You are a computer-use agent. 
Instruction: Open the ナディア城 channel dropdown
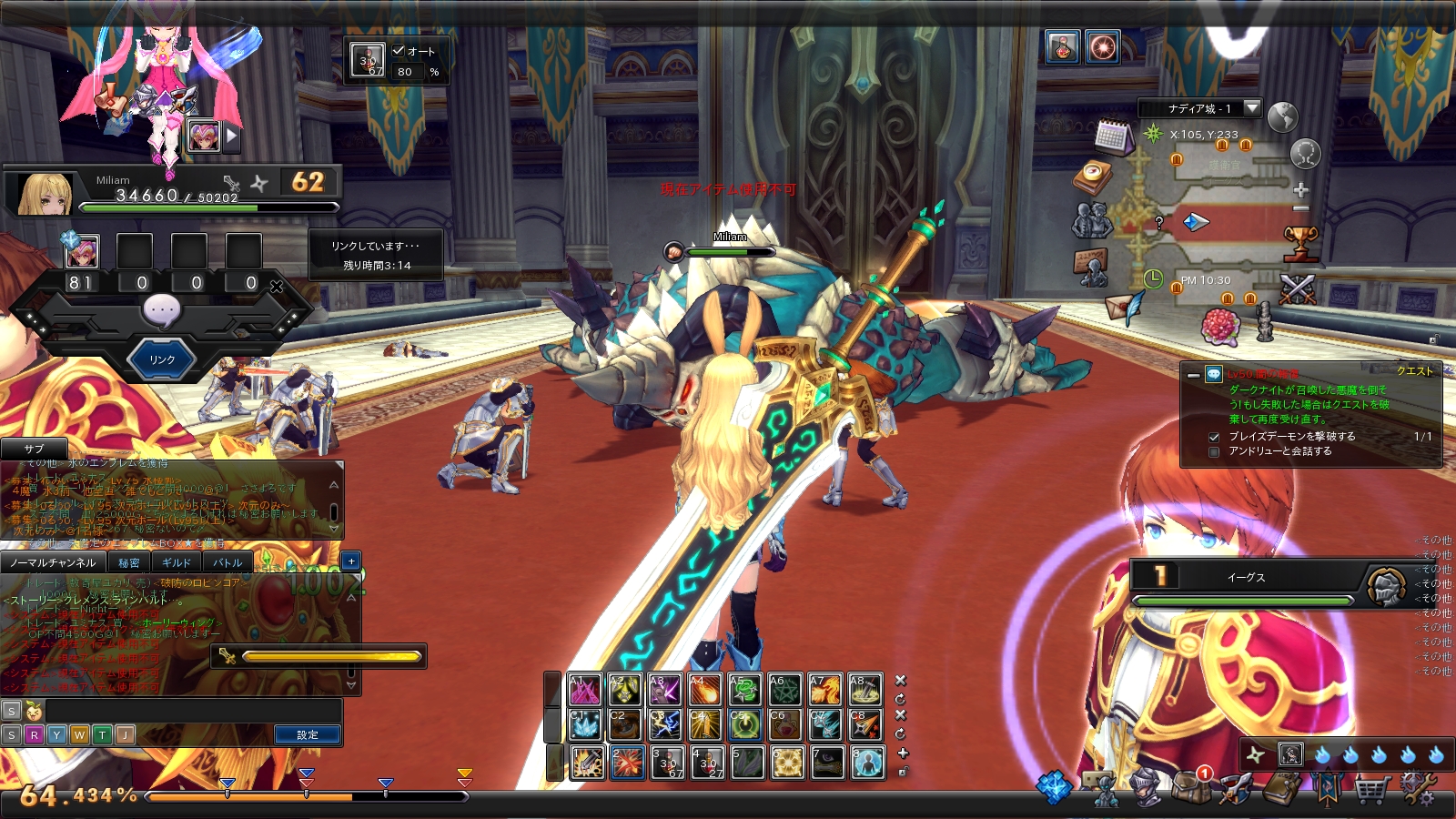1252,108
